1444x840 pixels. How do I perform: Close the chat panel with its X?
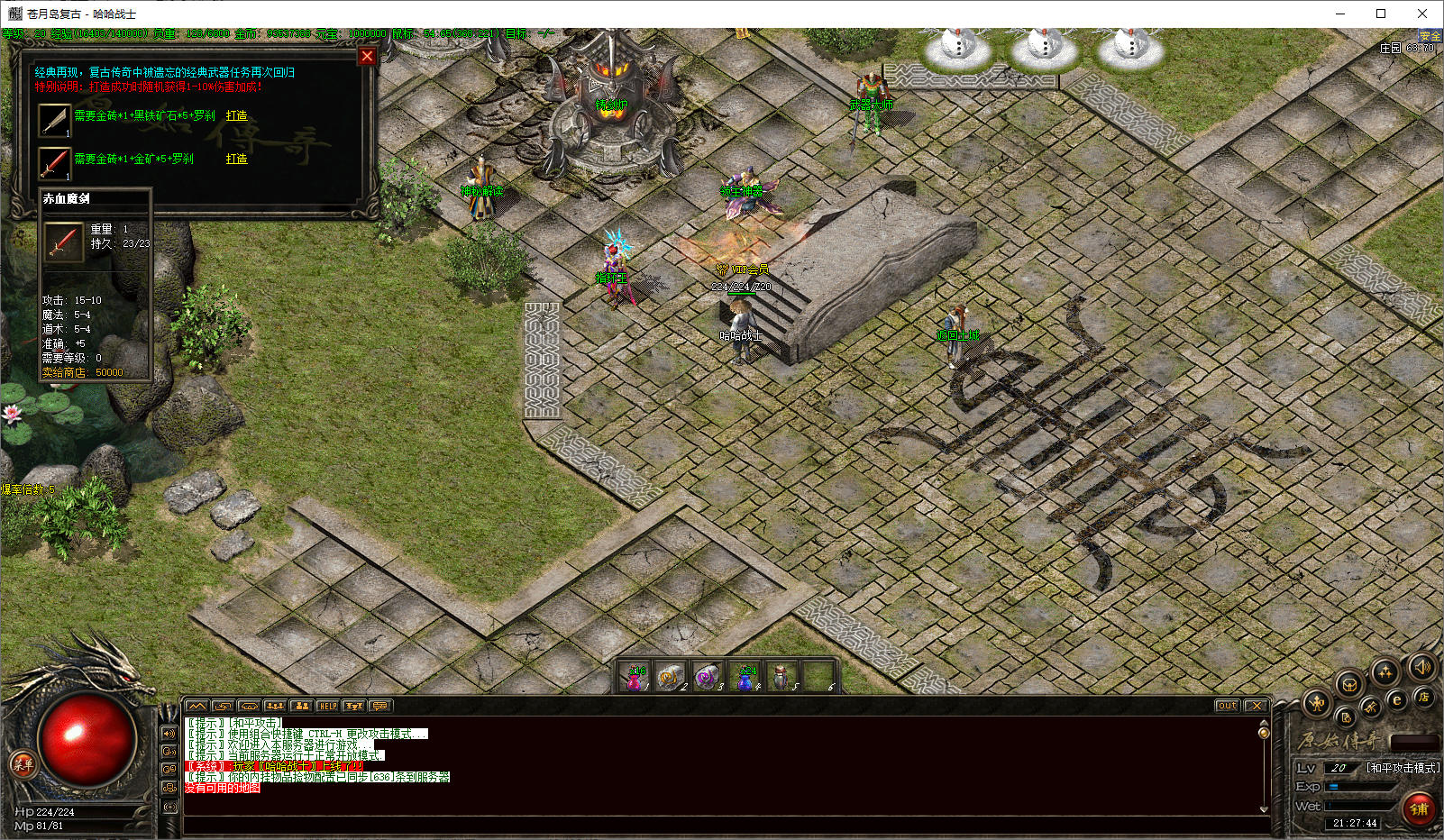1257,706
